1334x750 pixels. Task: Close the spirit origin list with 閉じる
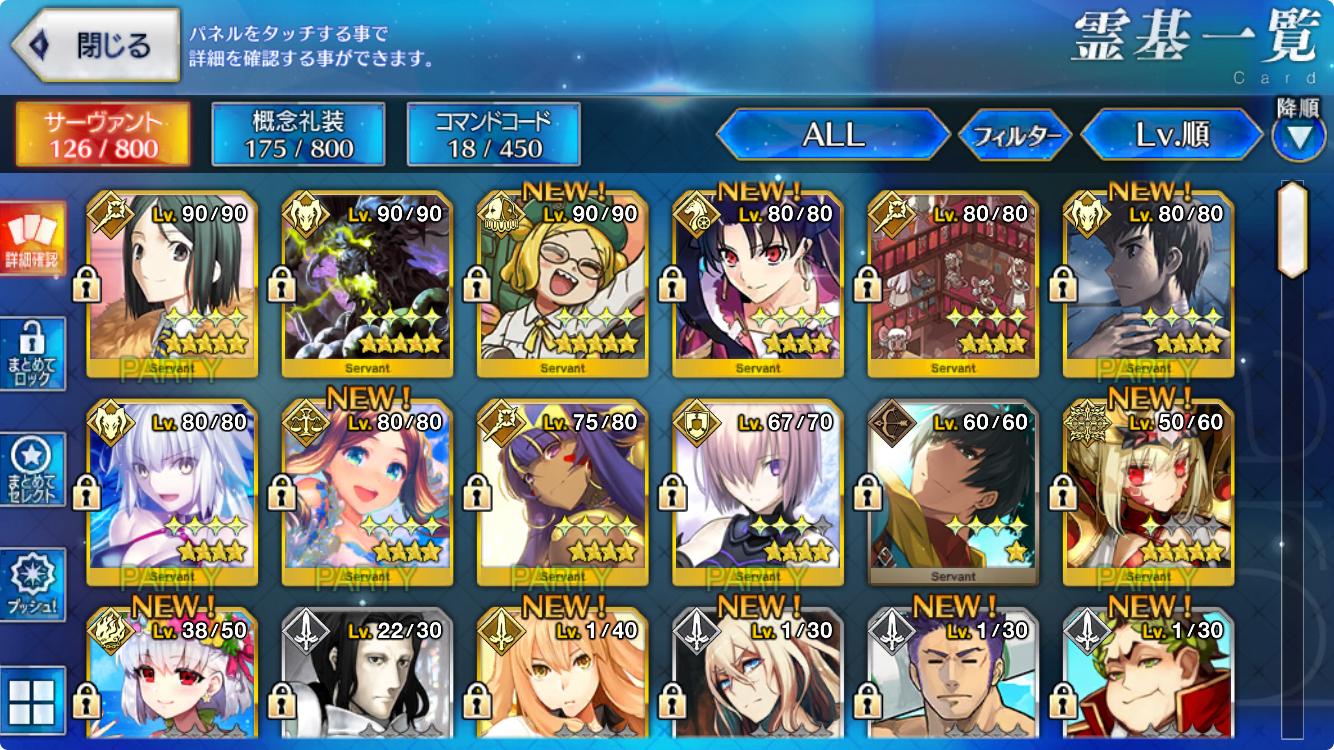pyautogui.click(x=95, y=46)
